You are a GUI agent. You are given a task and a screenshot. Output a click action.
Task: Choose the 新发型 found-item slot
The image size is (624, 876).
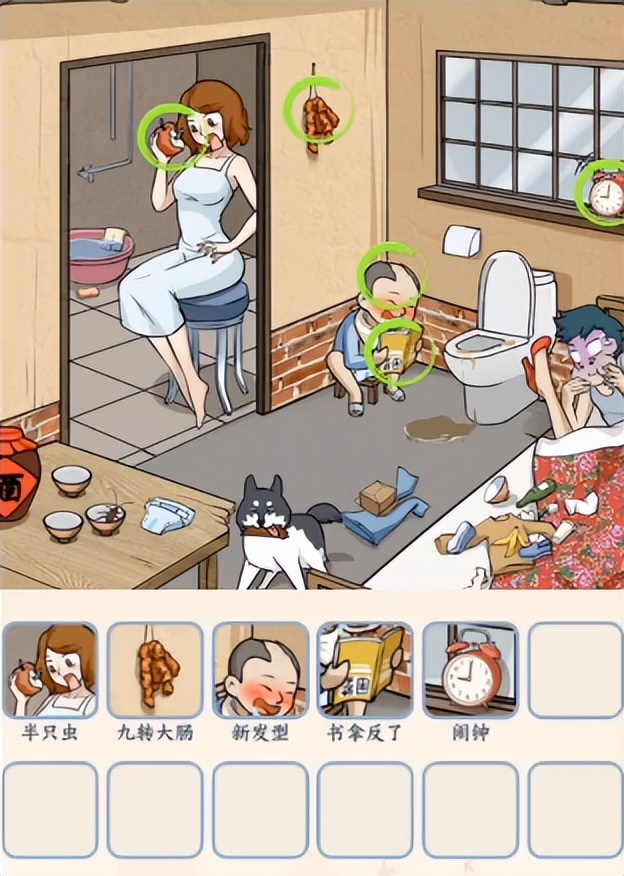(260, 670)
